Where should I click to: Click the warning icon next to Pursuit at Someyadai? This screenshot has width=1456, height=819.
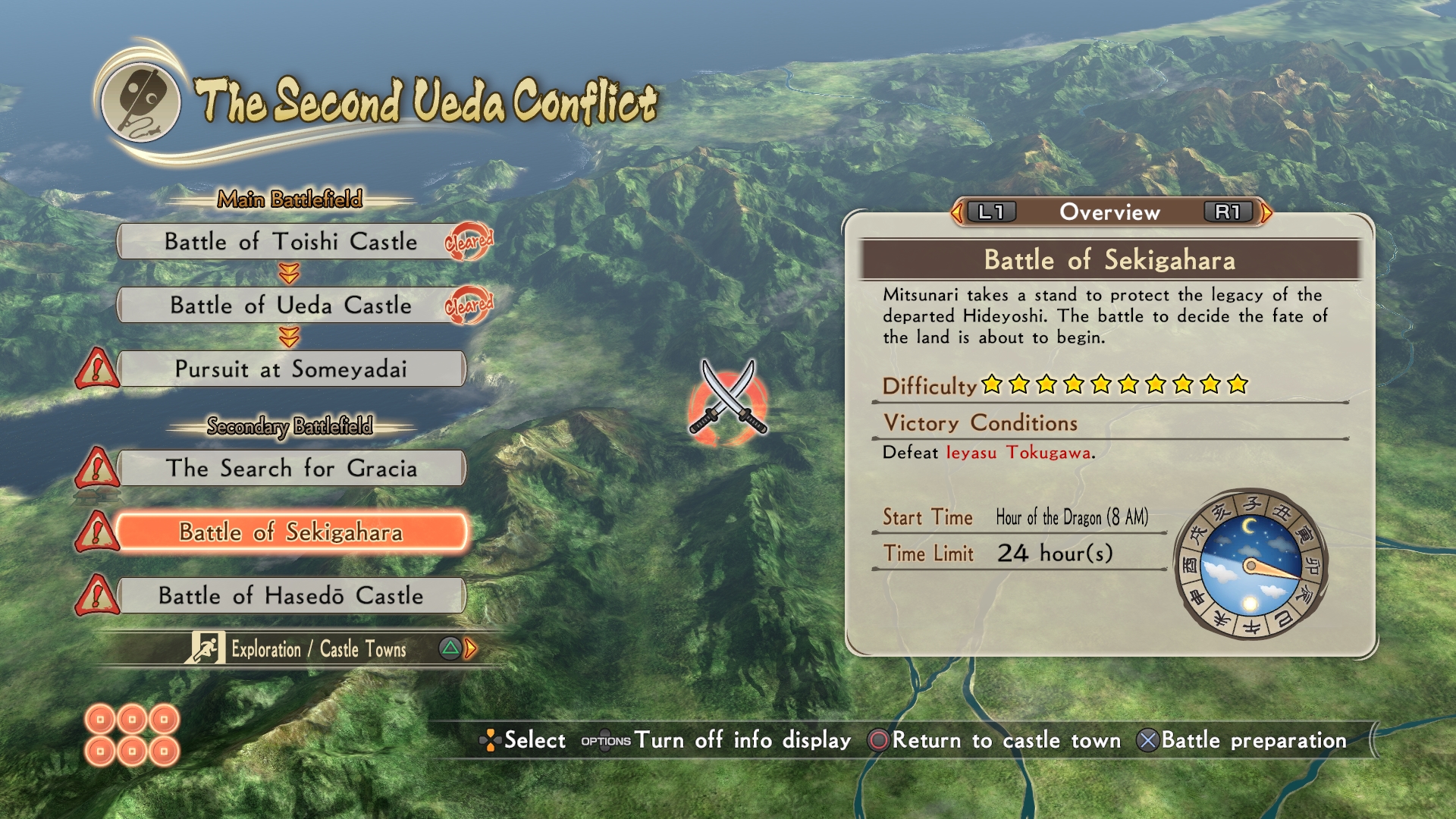pyautogui.click(x=96, y=369)
